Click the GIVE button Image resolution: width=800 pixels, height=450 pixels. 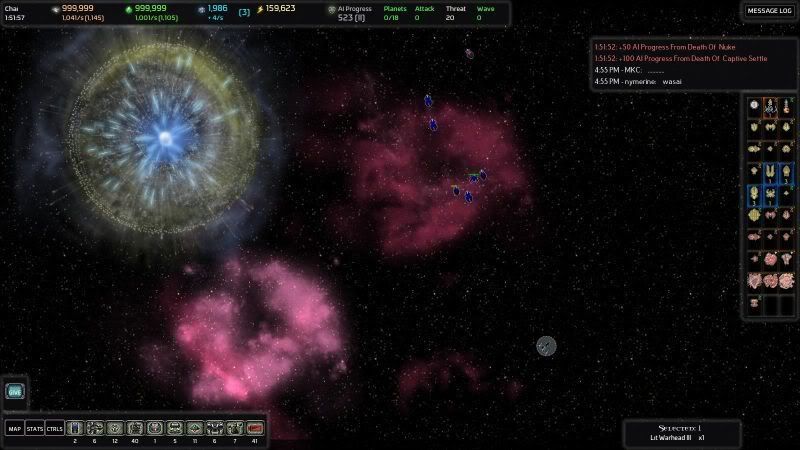point(14,392)
